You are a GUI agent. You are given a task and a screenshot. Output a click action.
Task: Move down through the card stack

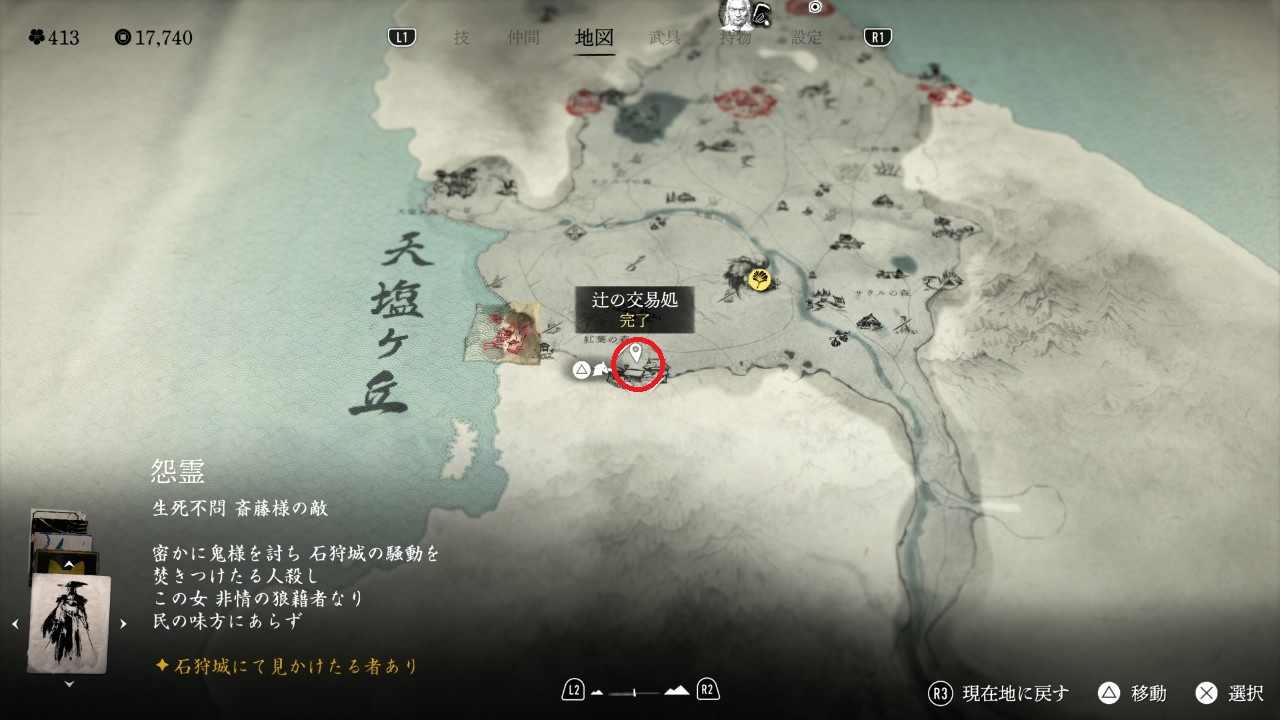click(x=69, y=684)
